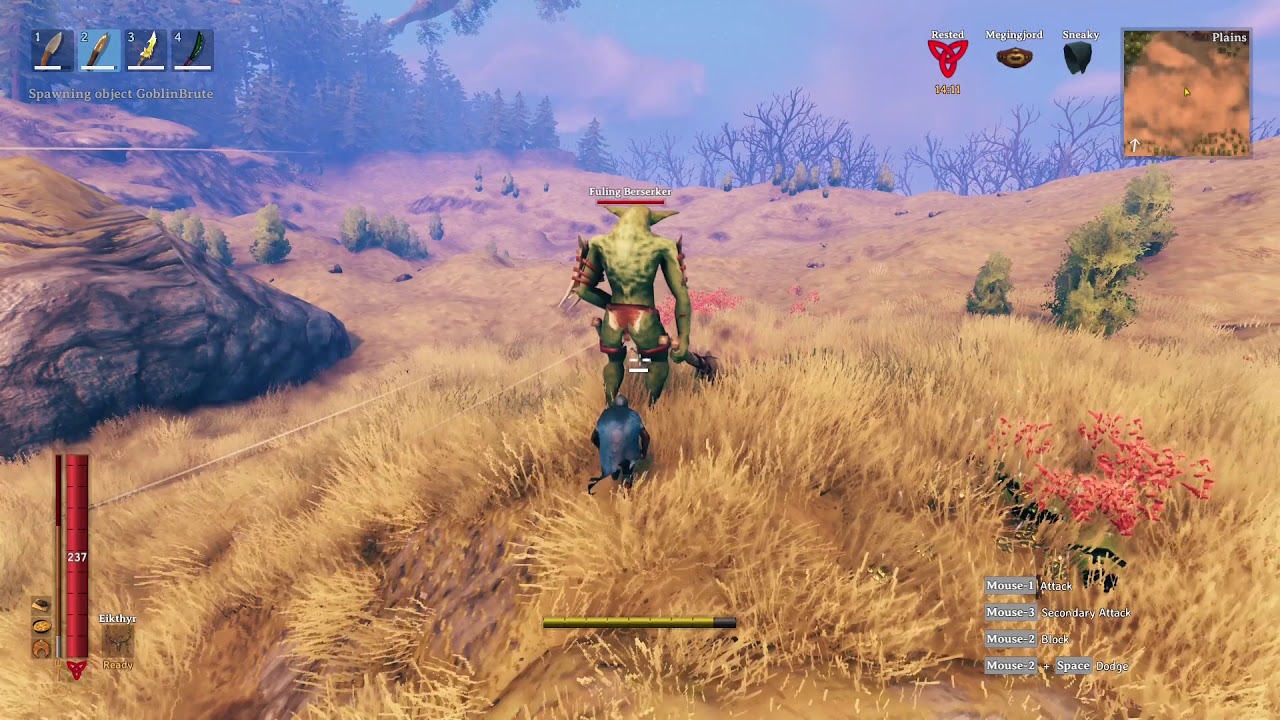
Task: Click the Plains label on the minimap
Action: [x=1229, y=37]
